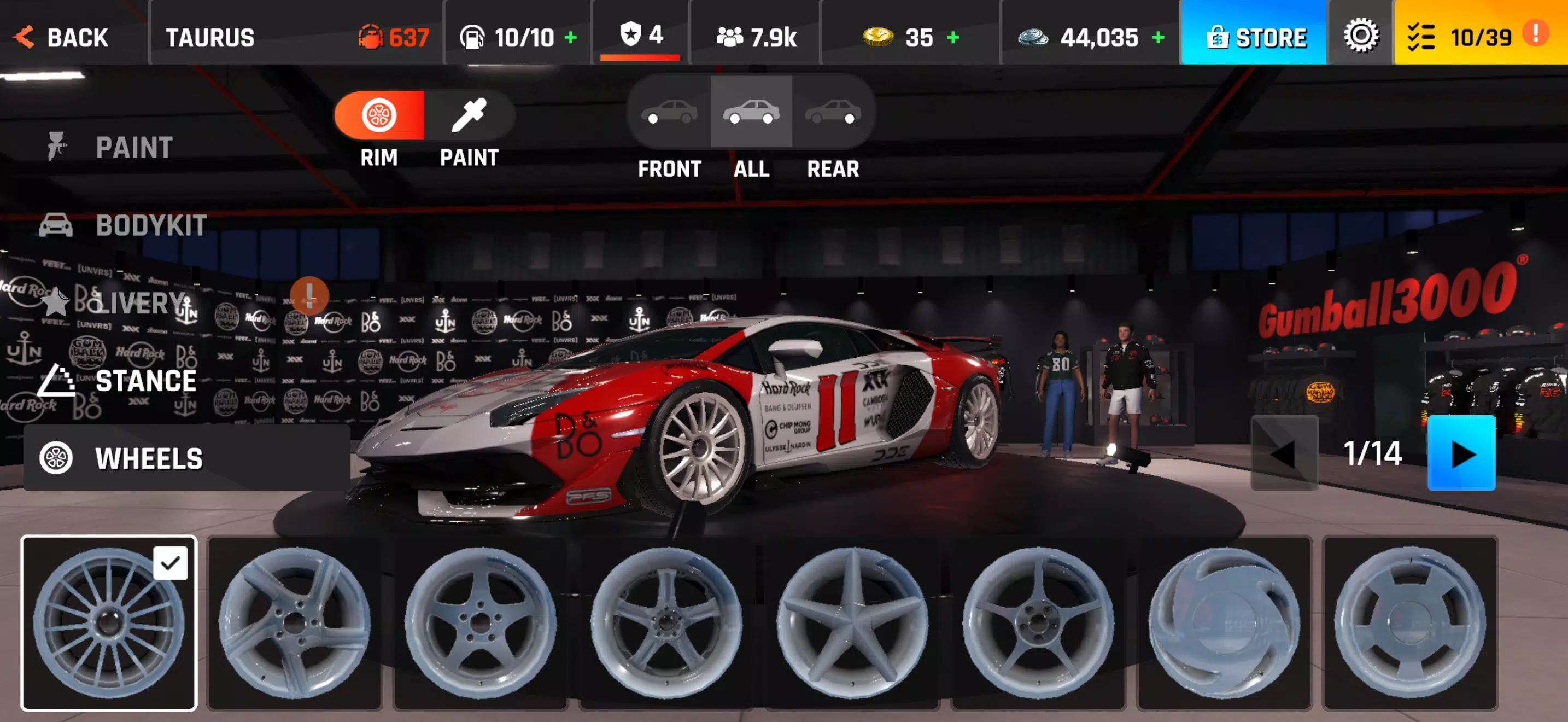Open the PAINT customization menu
Screen dimensions: 1568x722
133,147
